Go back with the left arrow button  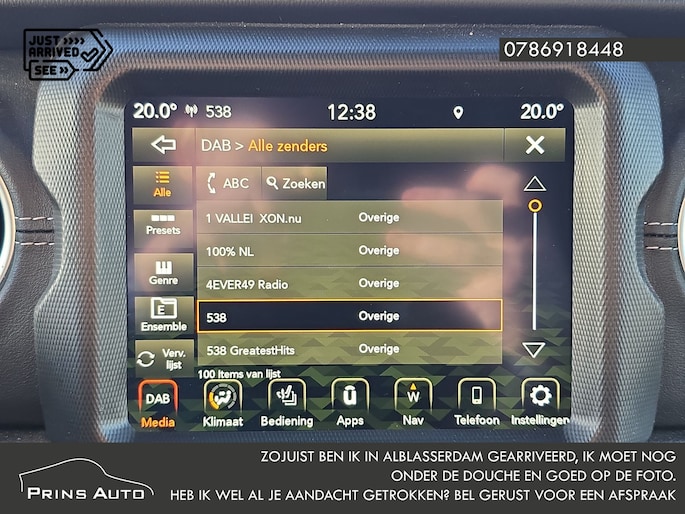pos(162,146)
